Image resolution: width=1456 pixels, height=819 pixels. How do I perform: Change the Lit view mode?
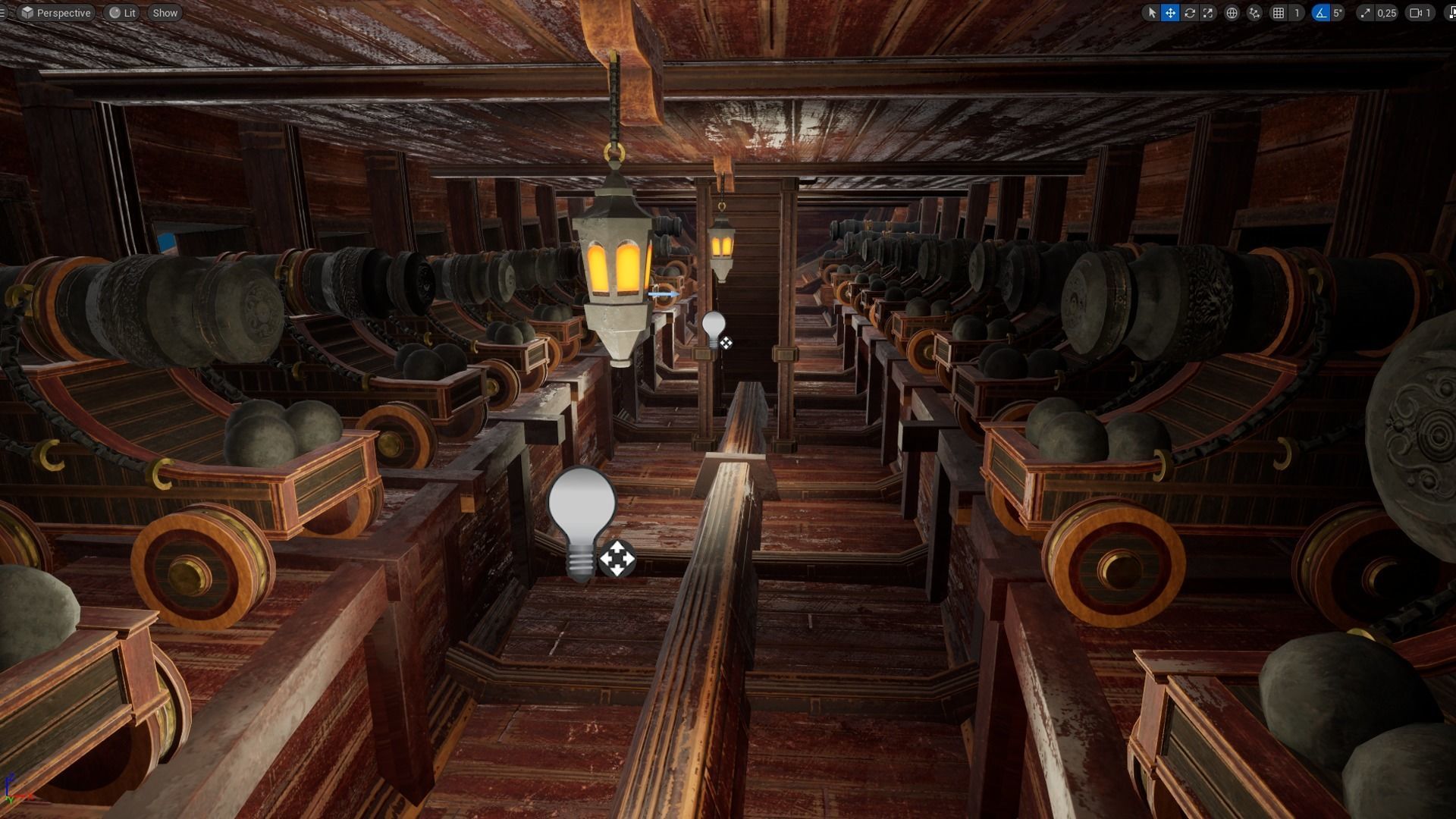click(122, 13)
